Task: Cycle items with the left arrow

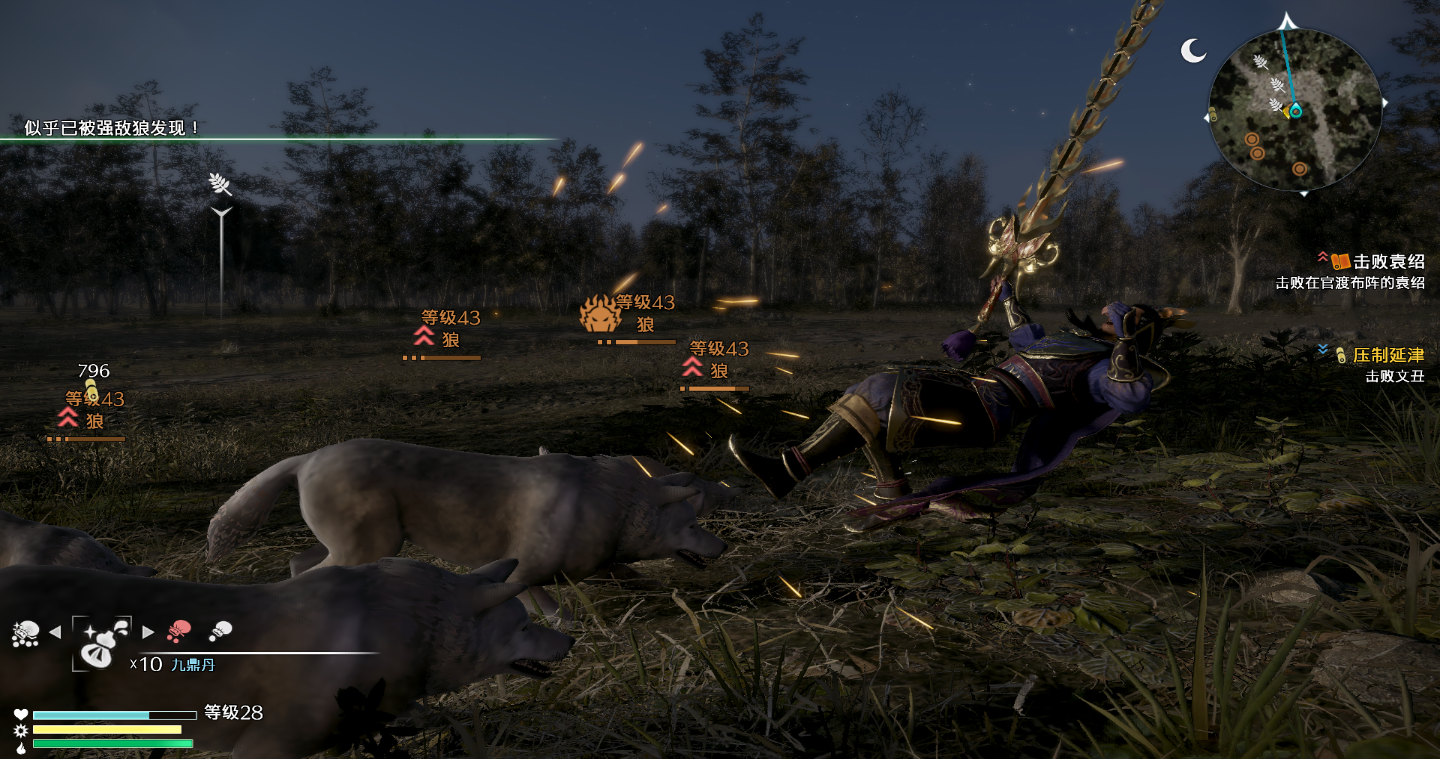Action: tap(55, 632)
